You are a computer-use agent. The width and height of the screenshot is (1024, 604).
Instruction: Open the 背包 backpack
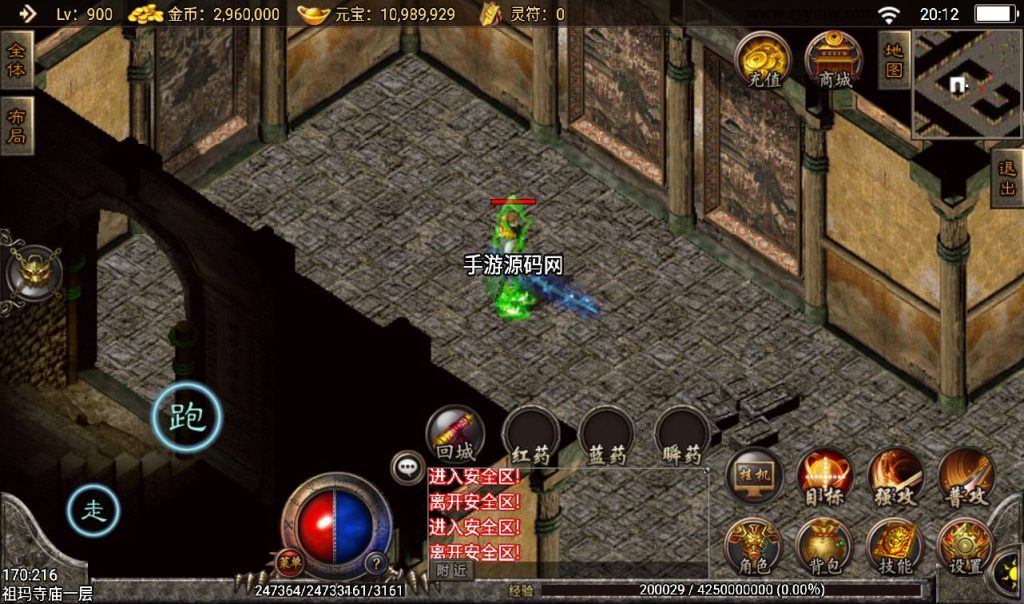[x=824, y=546]
